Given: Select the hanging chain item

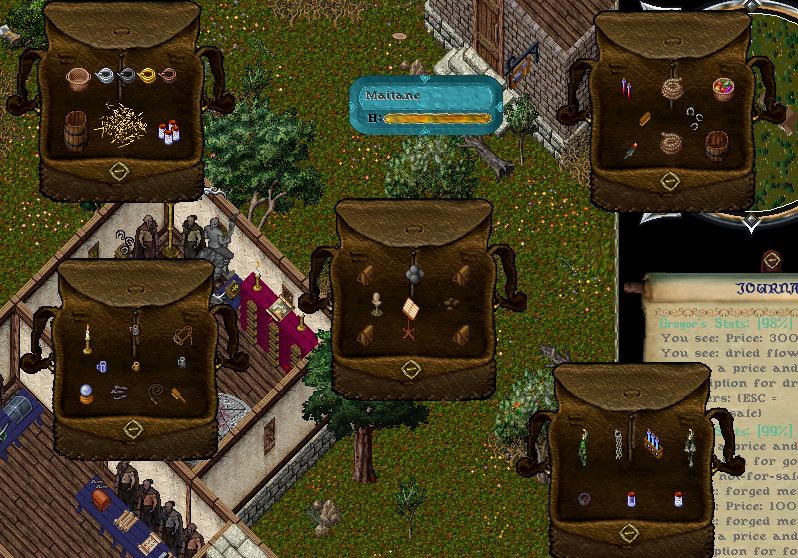Looking at the screenshot, I should [x=619, y=443].
